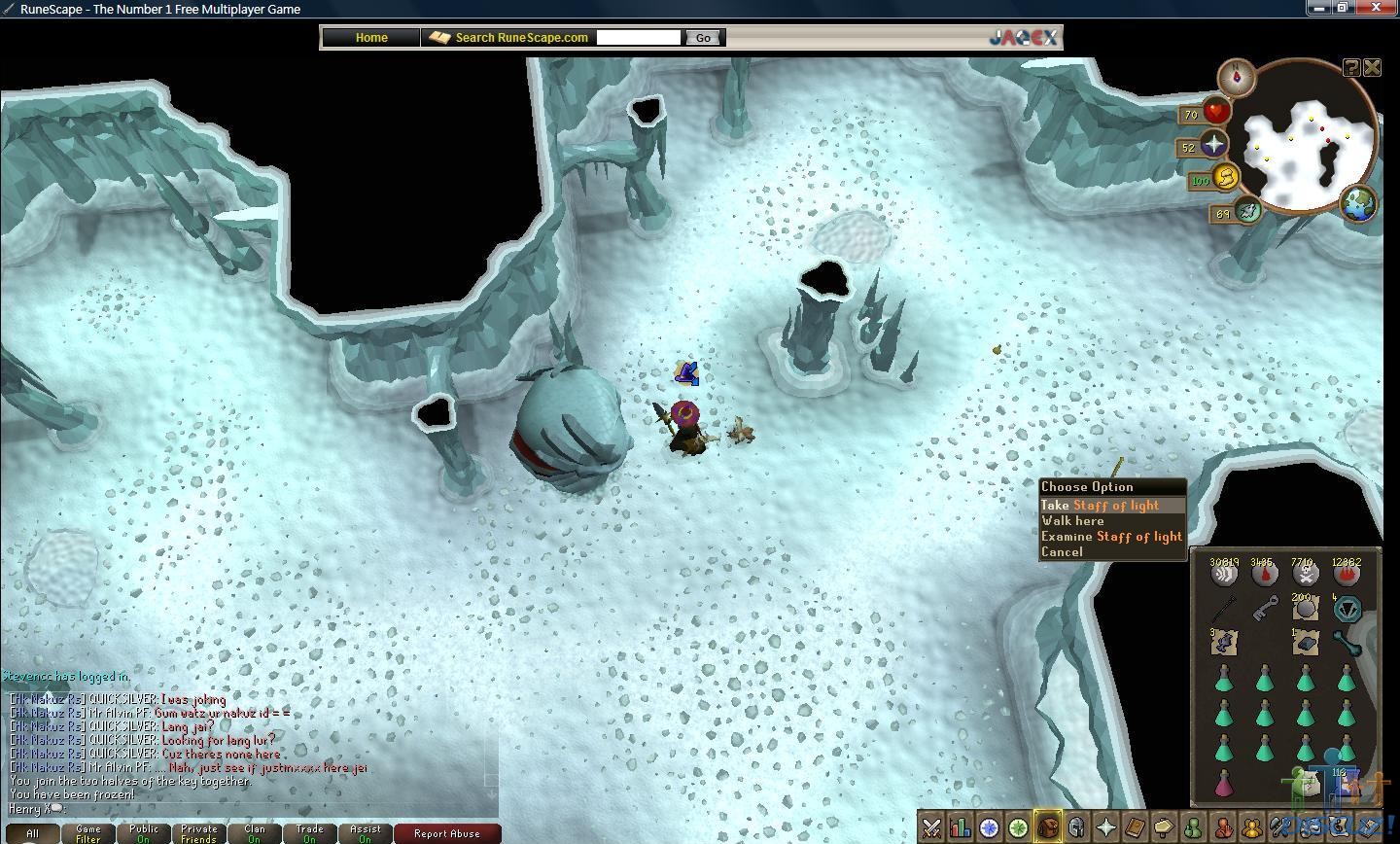Click the compass beside the minimap

point(1237,77)
